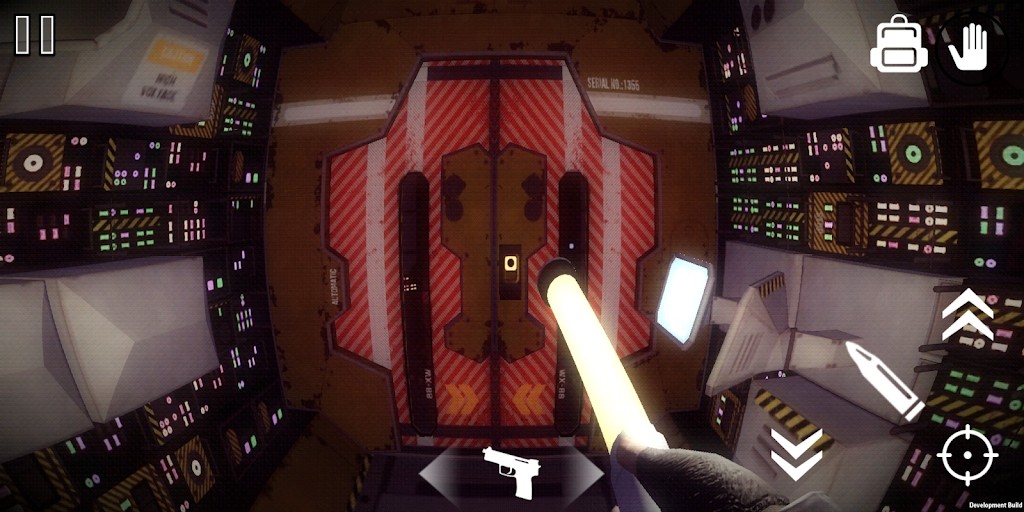
Task: Activate the crosshair aim button
Action: (967, 455)
